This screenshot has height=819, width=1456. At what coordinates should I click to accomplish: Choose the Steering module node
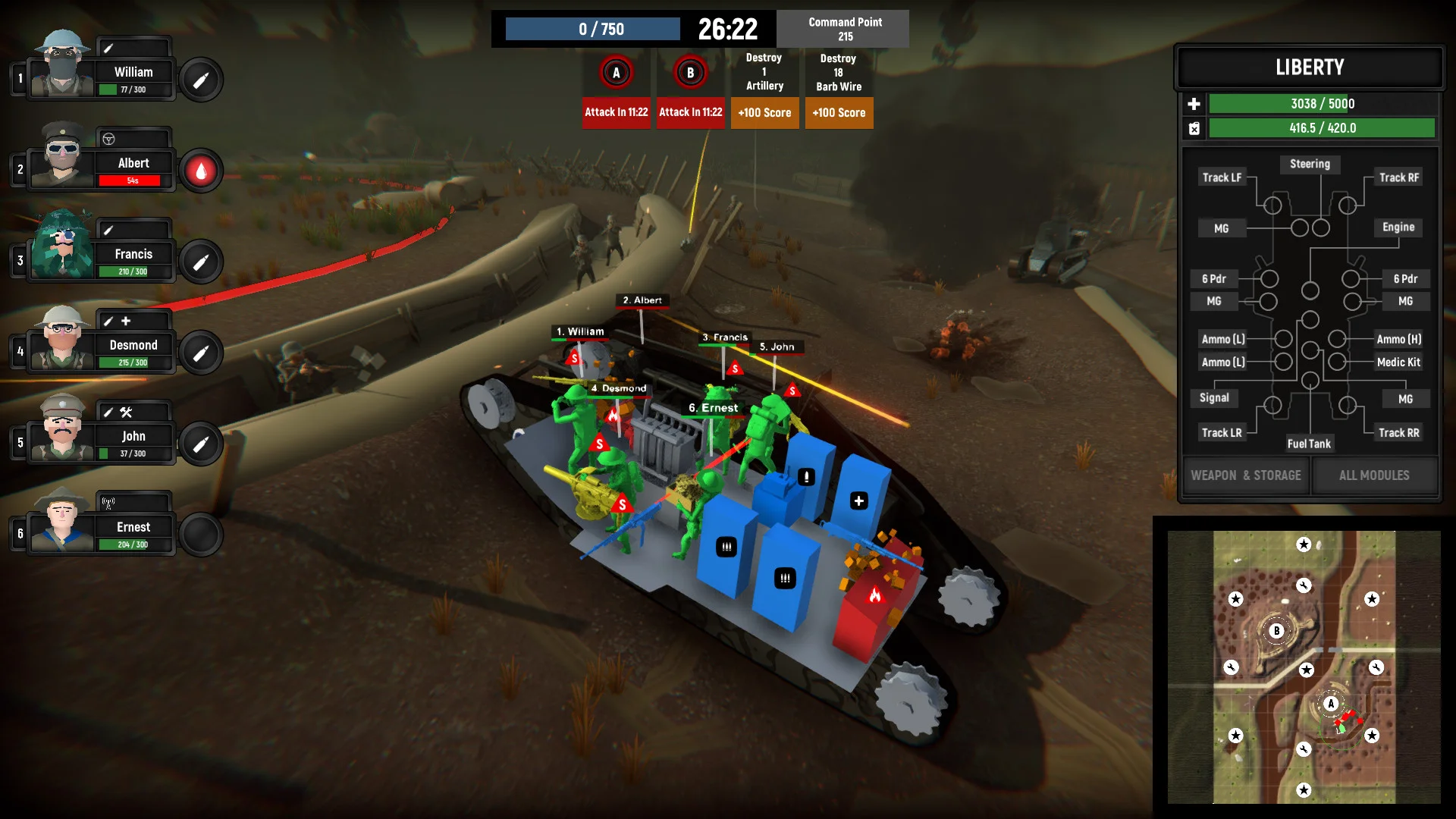point(1310,164)
